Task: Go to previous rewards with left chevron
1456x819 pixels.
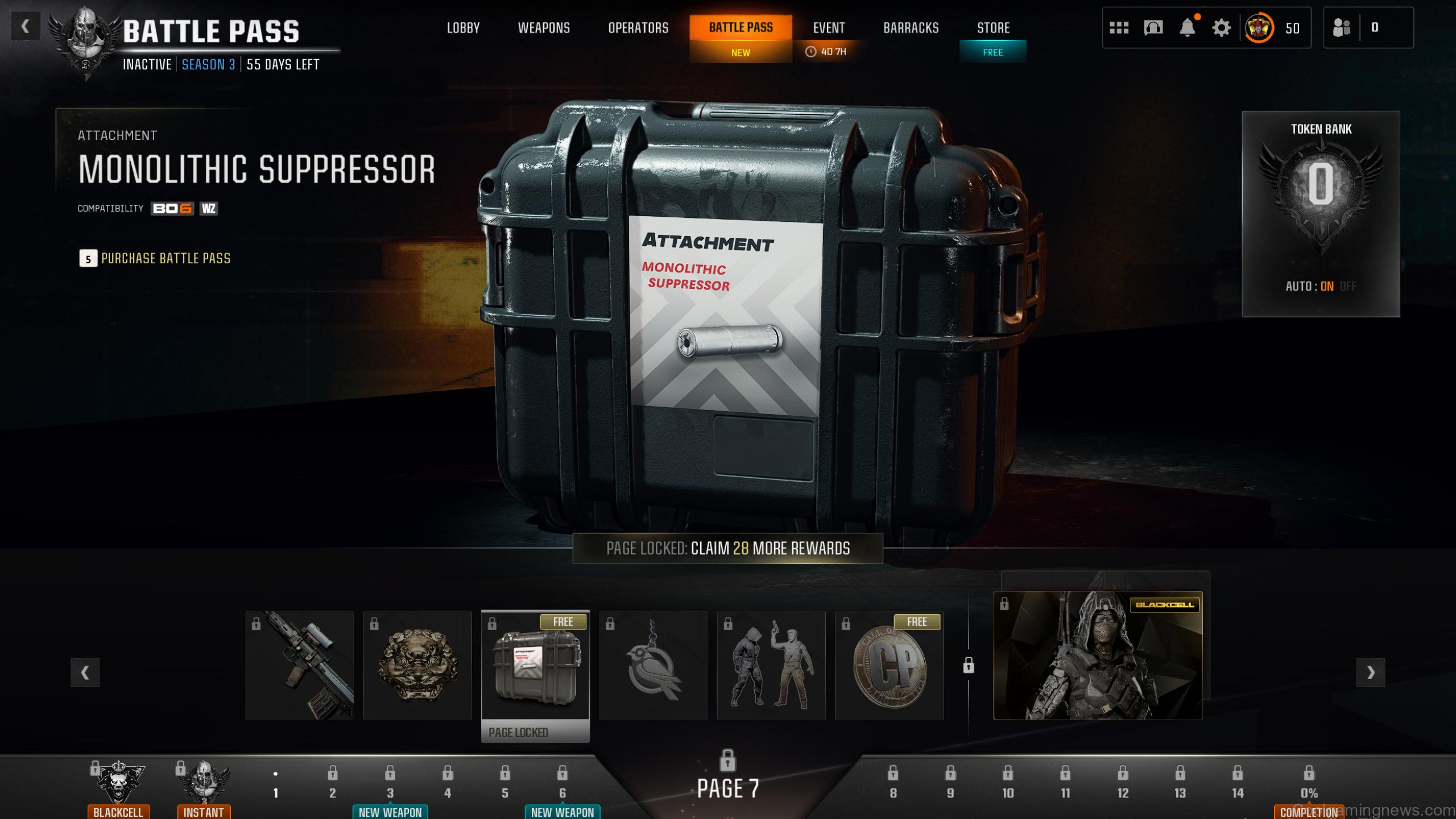Action: pyautogui.click(x=84, y=672)
